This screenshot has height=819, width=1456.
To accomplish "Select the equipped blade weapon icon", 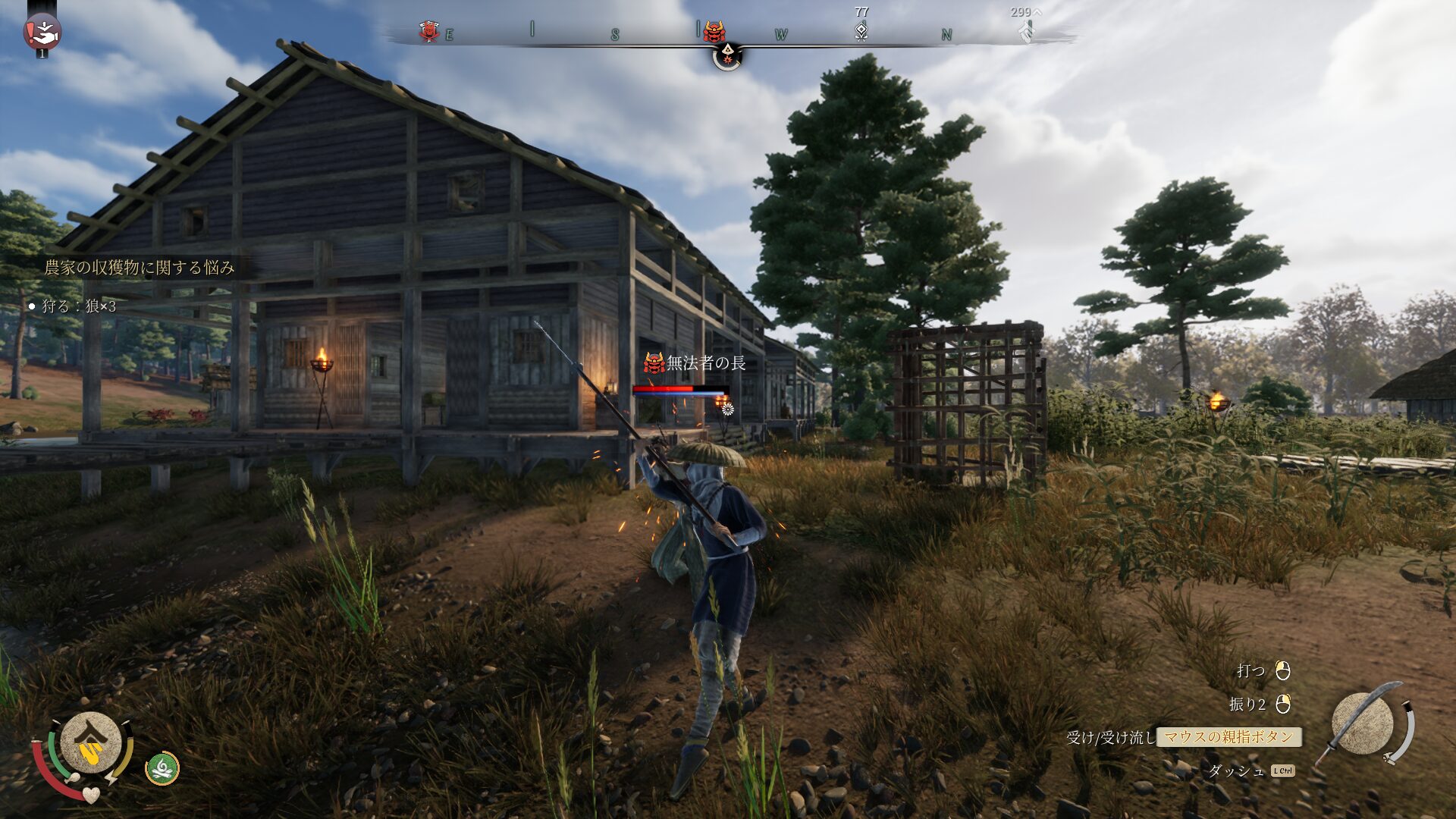I will coord(1362,723).
